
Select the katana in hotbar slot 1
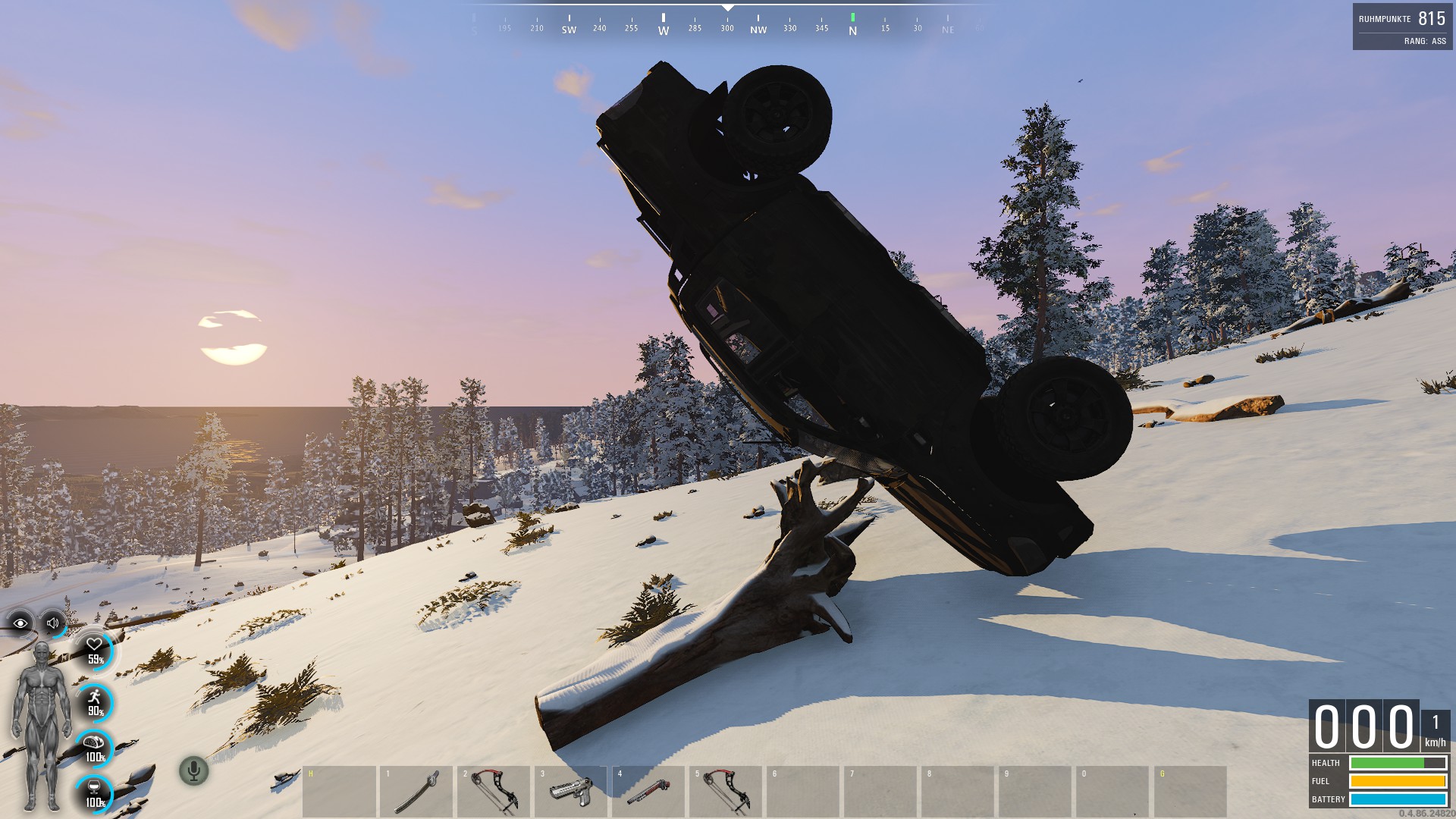[416, 791]
